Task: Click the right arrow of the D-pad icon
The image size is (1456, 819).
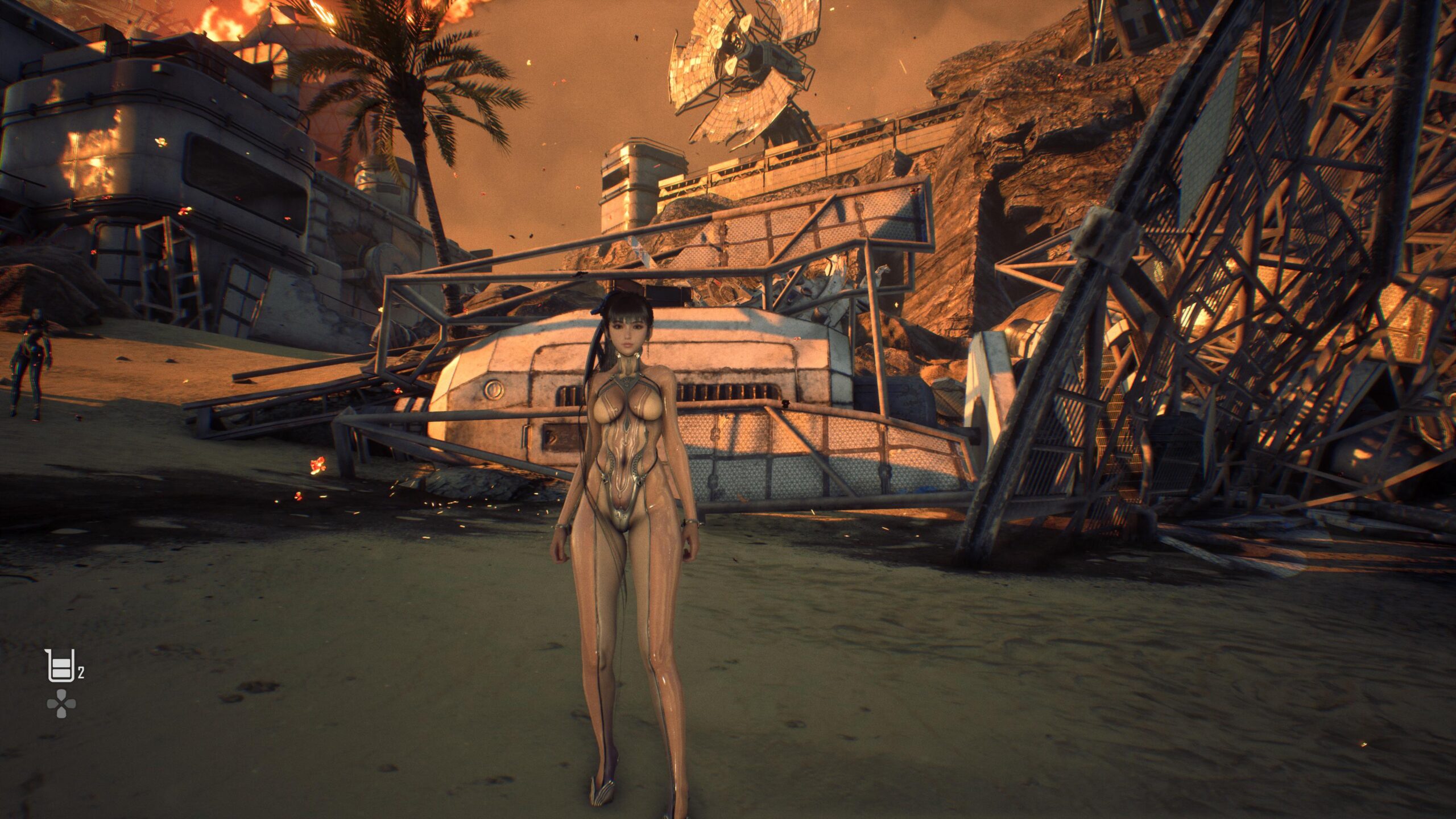Action: pyautogui.click(x=71, y=704)
